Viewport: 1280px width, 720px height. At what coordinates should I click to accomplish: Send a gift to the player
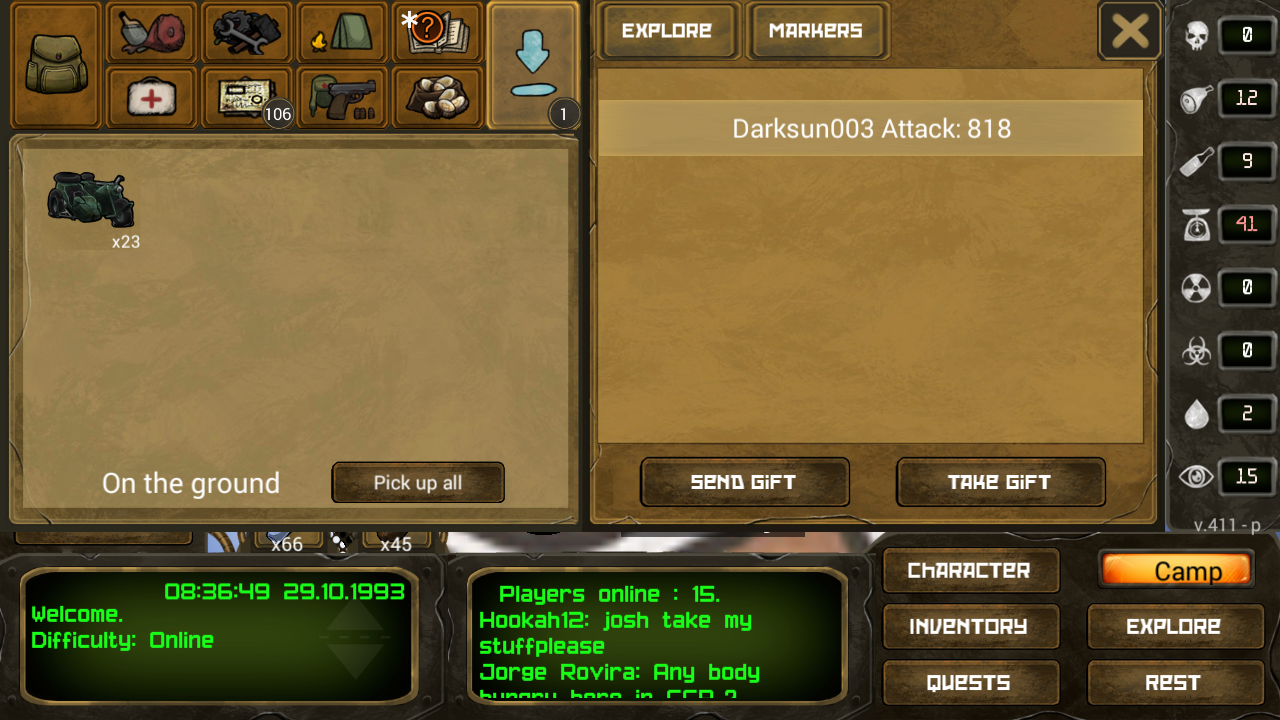coord(744,482)
